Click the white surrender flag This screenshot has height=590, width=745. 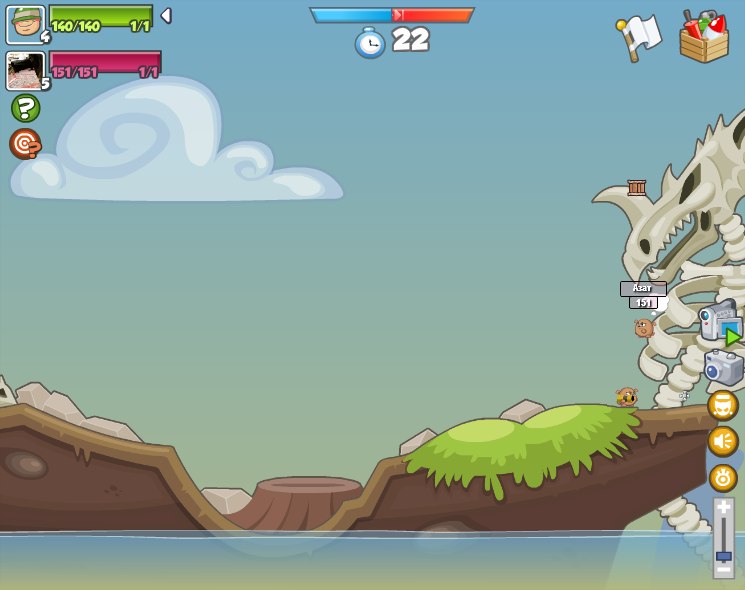tap(640, 36)
